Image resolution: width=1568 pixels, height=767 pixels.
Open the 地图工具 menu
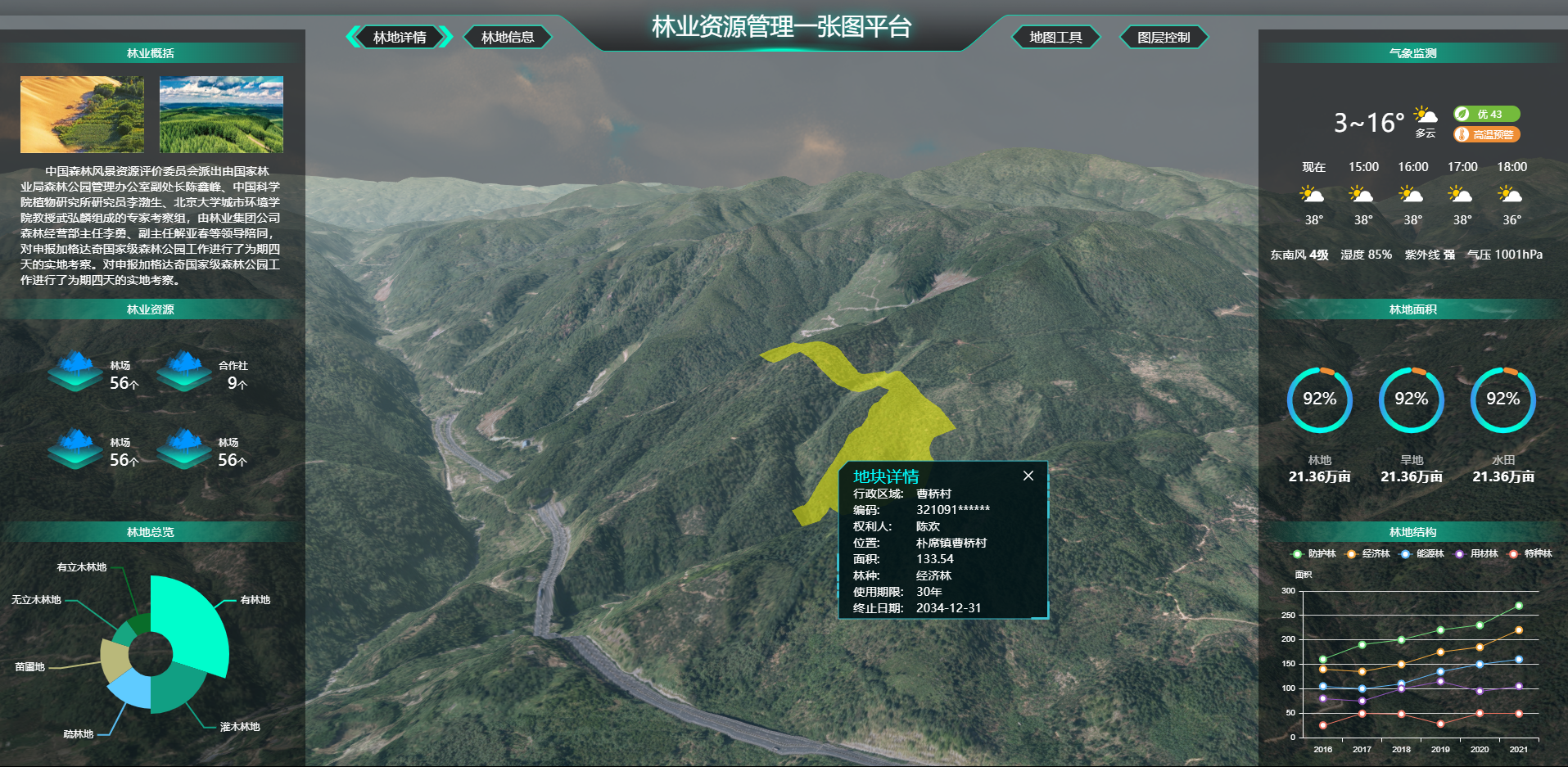pyautogui.click(x=1055, y=38)
